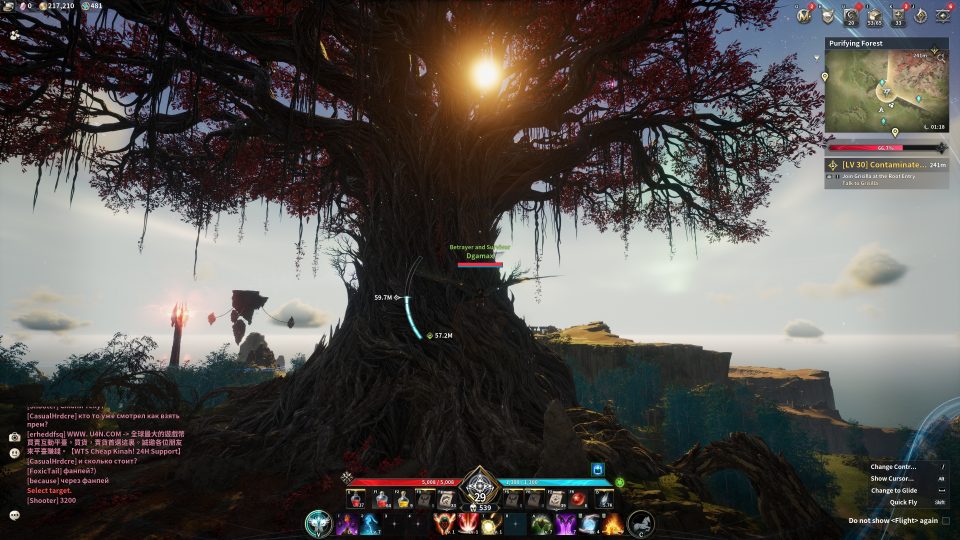Cast the green nature skill
The width and height of the screenshot is (960, 540).
point(541,523)
